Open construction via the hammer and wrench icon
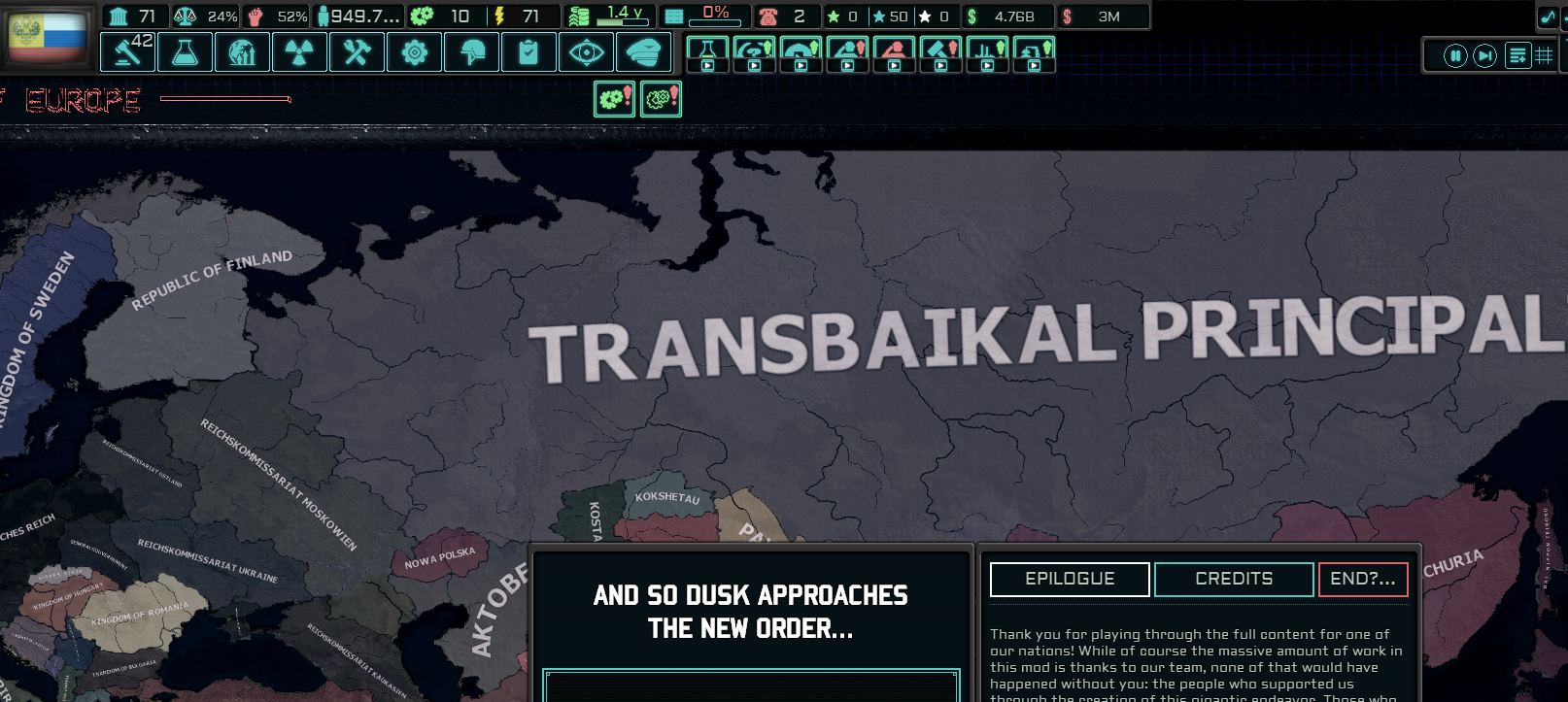The image size is (1568, 702). coord(357,51)
